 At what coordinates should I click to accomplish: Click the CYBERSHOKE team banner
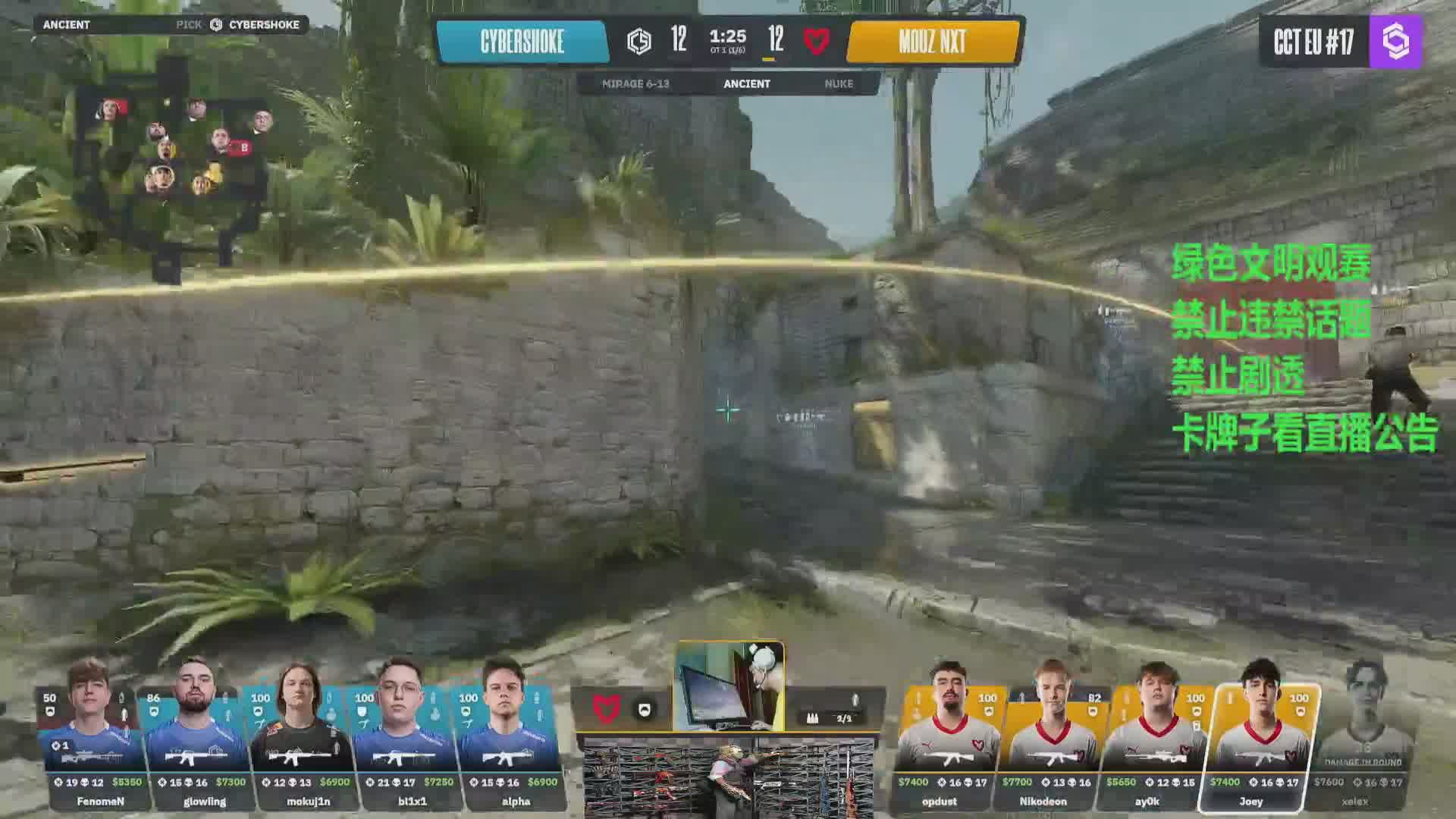[x=522, y=42]
